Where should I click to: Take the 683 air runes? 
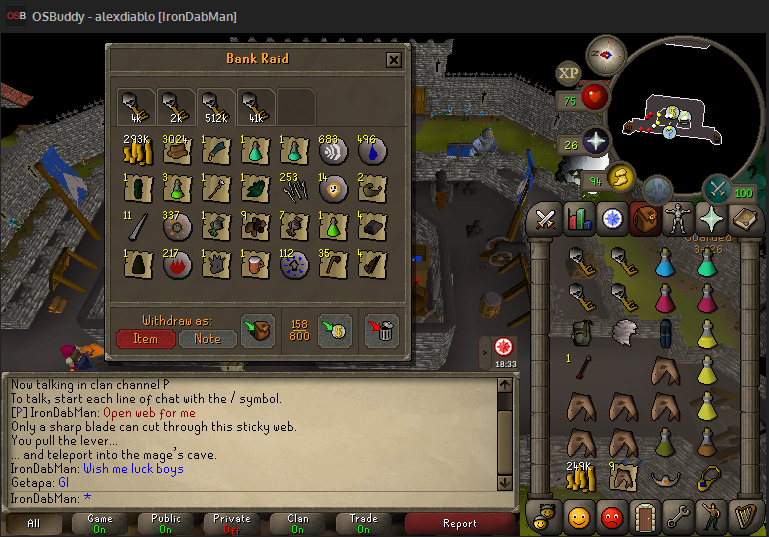pos(332,151)
